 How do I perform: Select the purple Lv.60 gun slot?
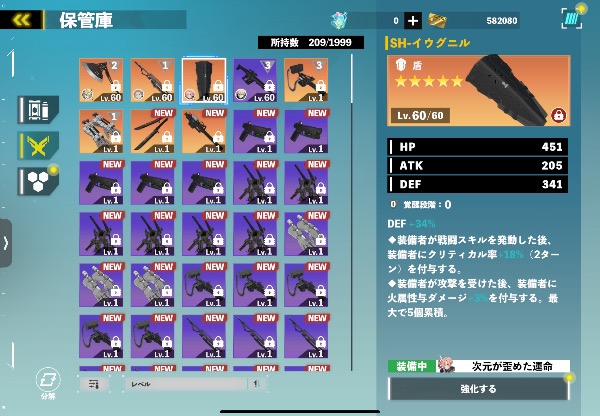tap(254, 81)
